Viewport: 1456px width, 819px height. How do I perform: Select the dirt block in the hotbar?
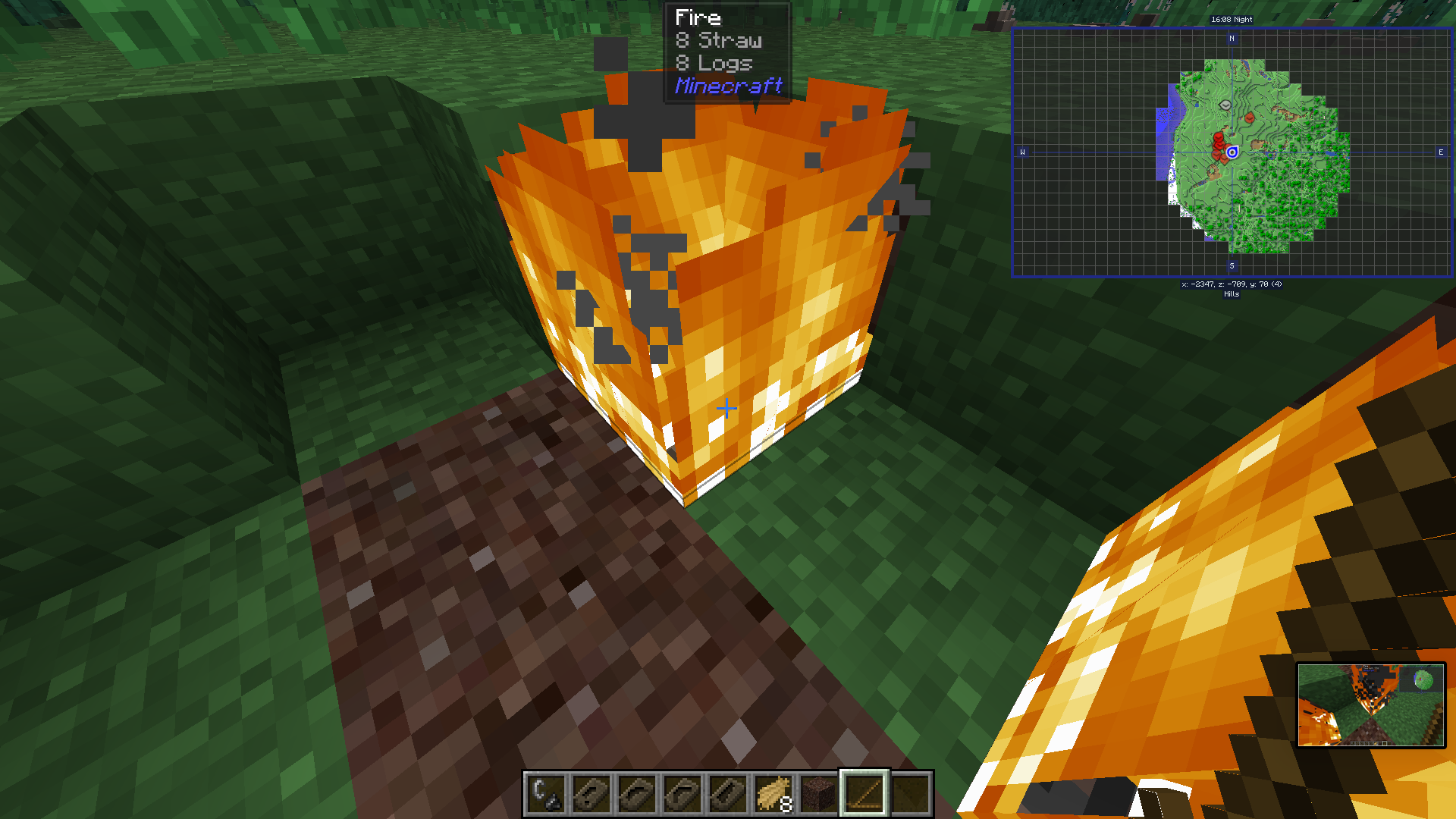pyautogui.click(x=819, y=796)
